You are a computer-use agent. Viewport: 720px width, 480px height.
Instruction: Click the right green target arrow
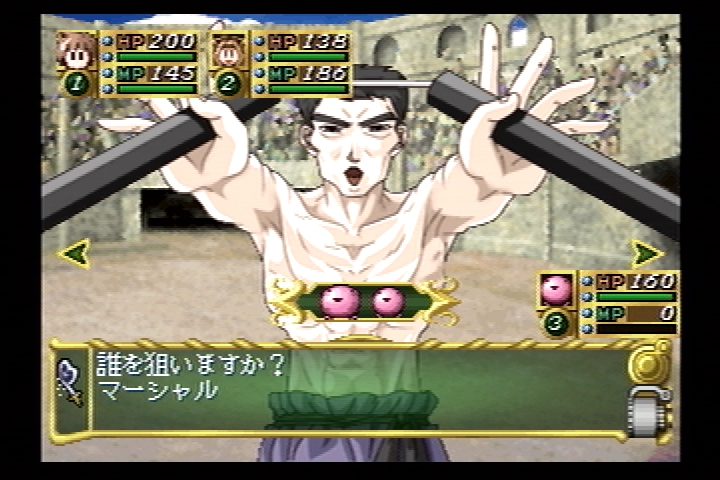tap(647, 253)
